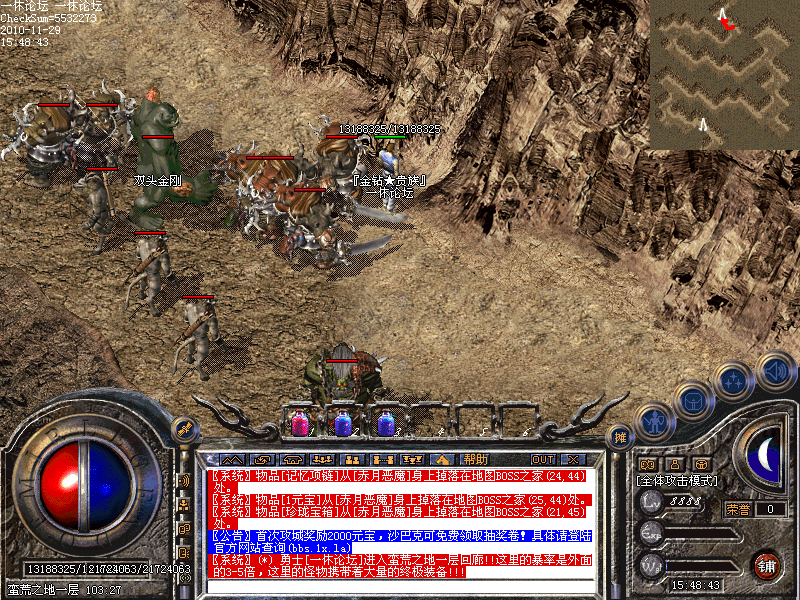
Task: Open the bag inventory round button
Action: click(x=692, y=401)
